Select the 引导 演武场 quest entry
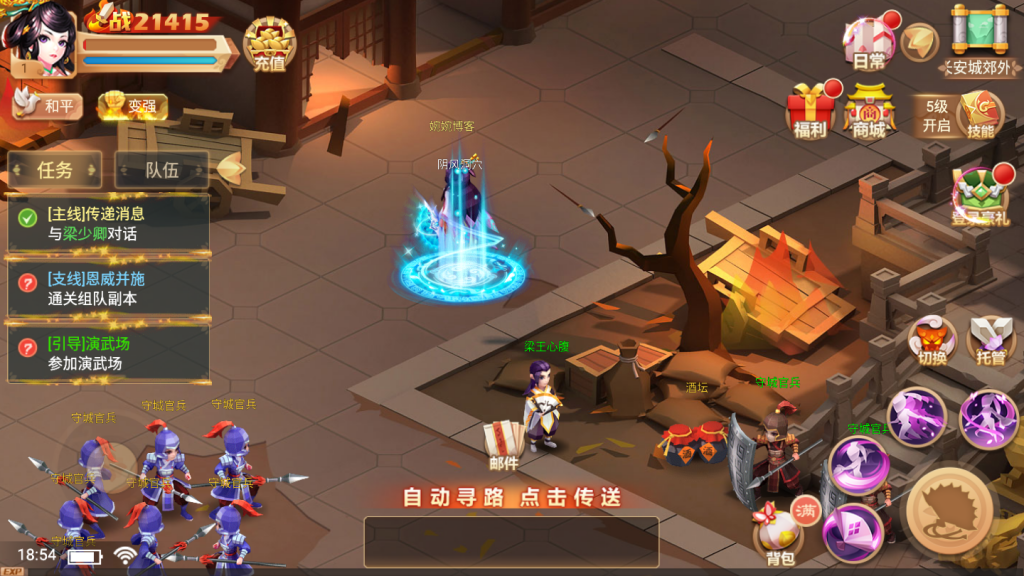This screenshot has height=576, width=1024. (x=108, y=353)
